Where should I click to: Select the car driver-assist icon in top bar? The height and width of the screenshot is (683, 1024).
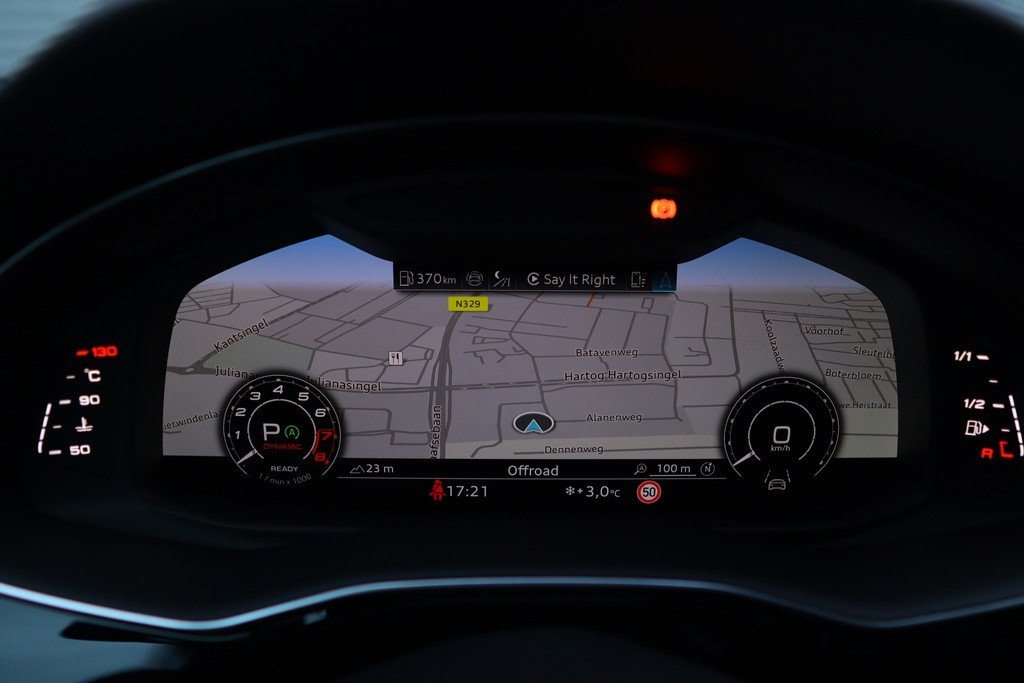point(474,280)
